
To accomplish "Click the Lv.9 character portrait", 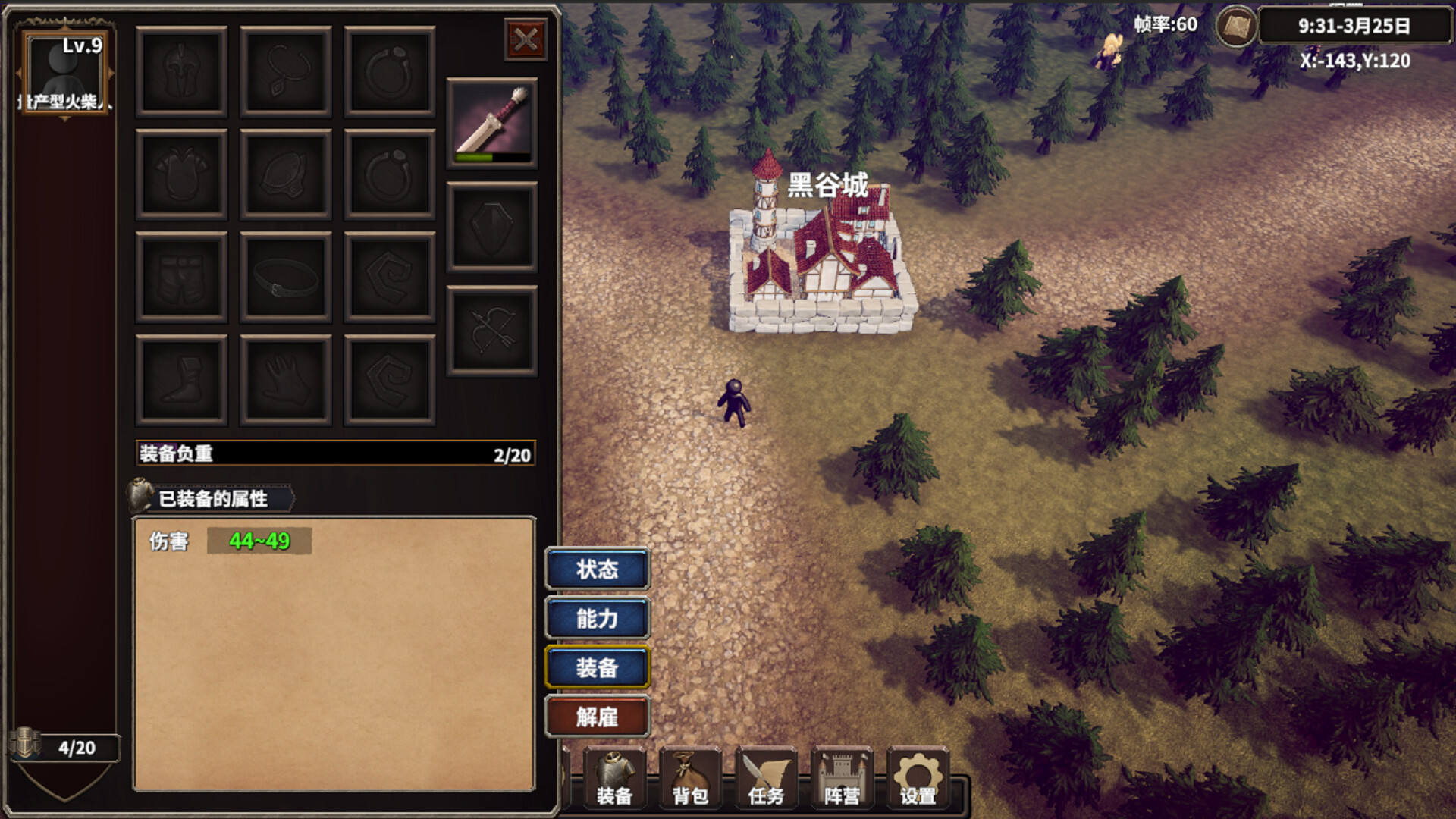I will (x=64, y=72).
